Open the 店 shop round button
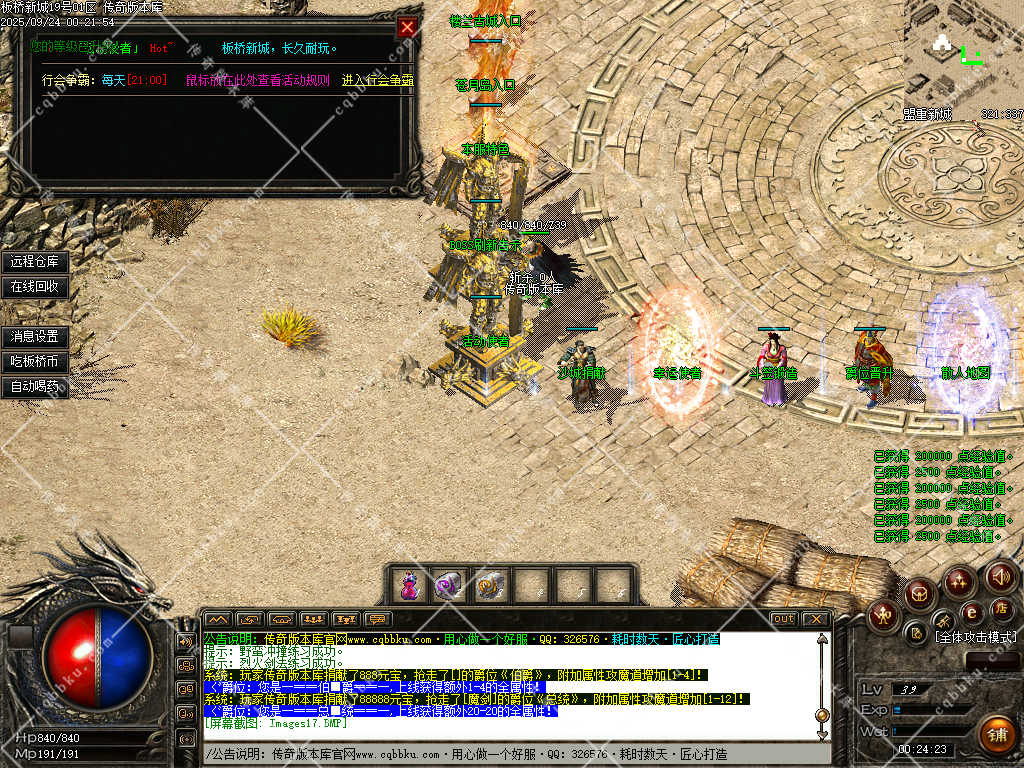Image resolution: width=1024 pixels, height=768 pixels. pos(1000,608)
